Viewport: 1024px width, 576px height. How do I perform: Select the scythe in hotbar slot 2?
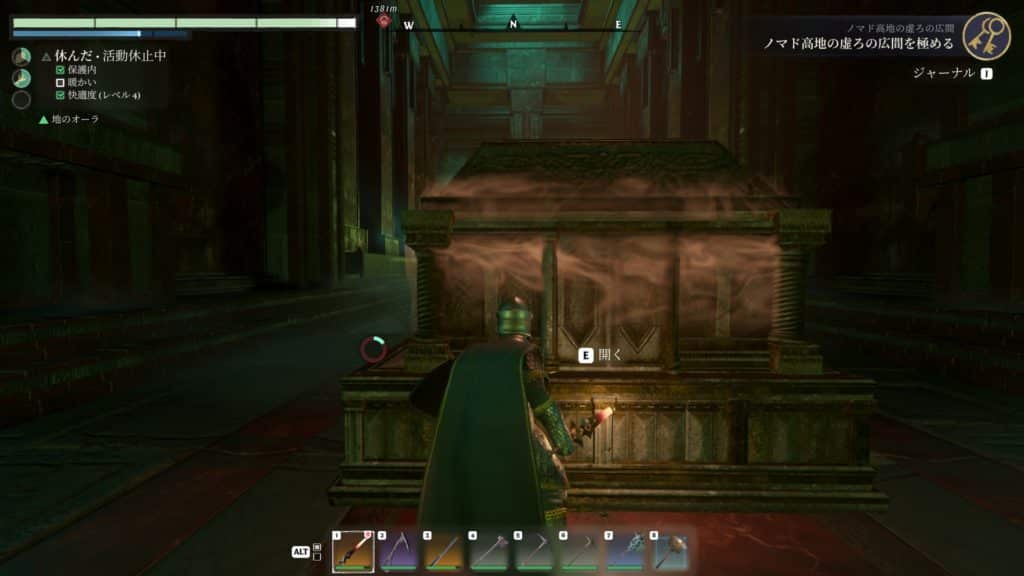(398, 551)
